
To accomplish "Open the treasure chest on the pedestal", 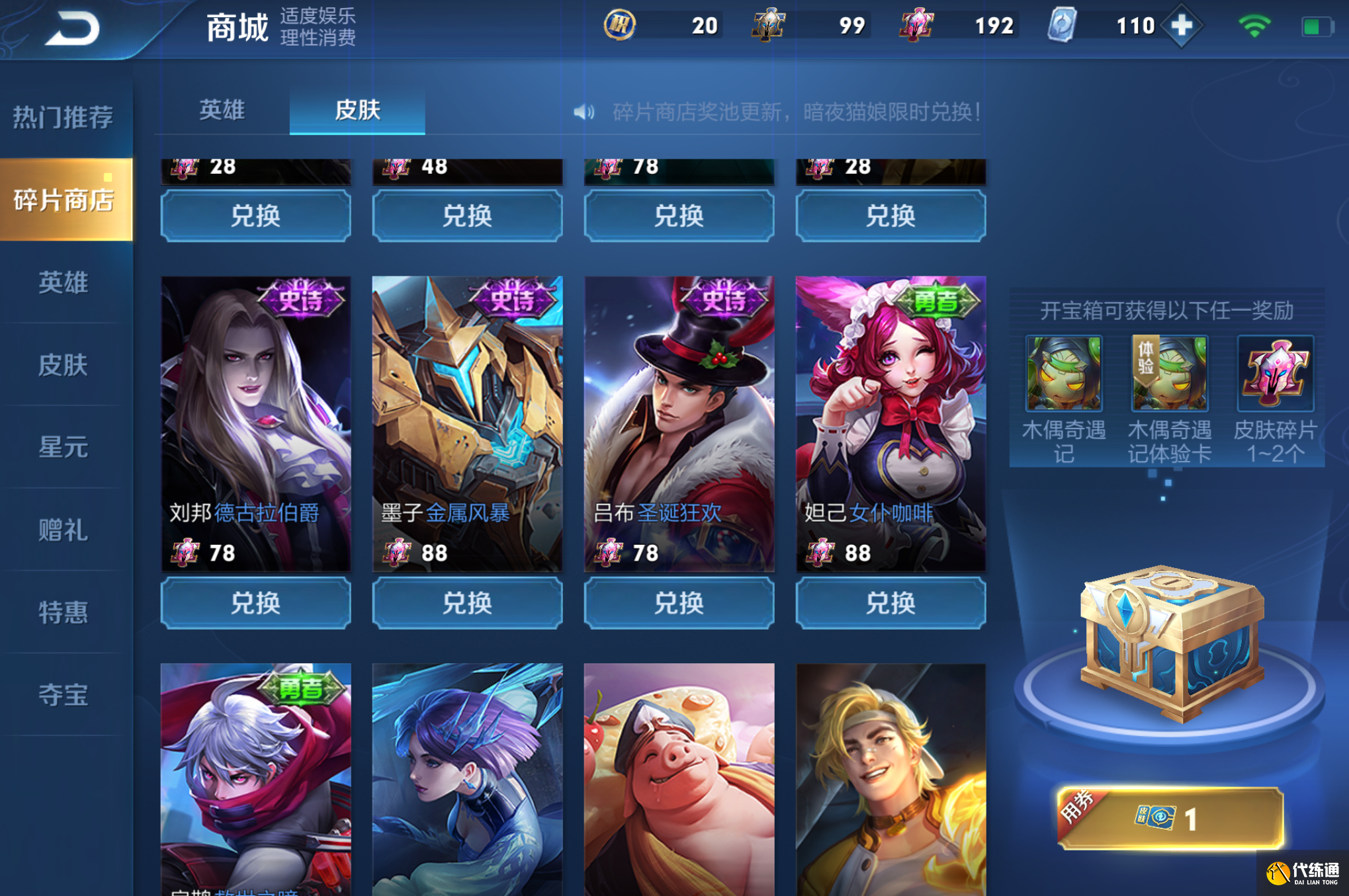I will click(1170, 643).
